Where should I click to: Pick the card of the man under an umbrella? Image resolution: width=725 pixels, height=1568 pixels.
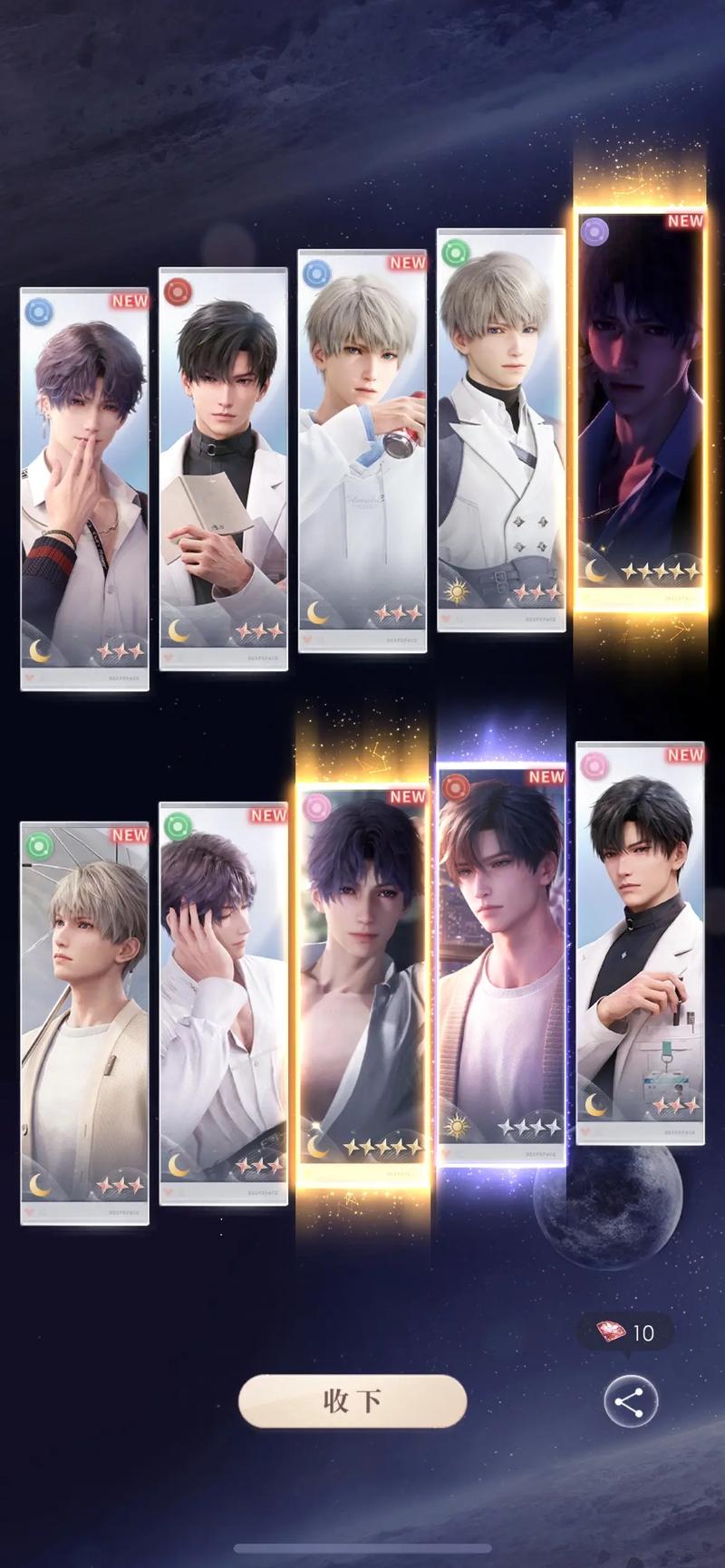tap(84, 1023)
